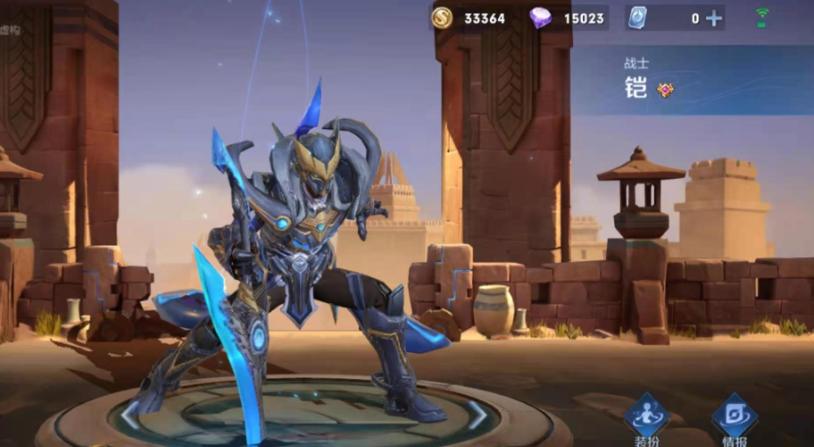Tap the gold coin currency icon
814x447 pixels.
coord(441,18)
